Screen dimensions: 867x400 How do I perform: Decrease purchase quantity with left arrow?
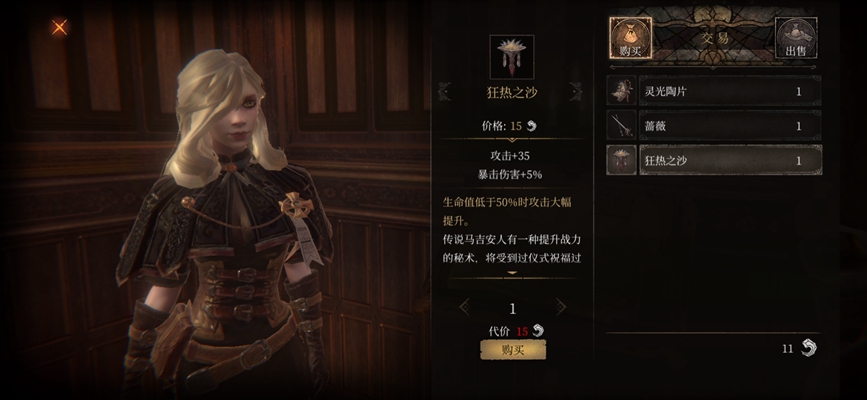point(465,307)
